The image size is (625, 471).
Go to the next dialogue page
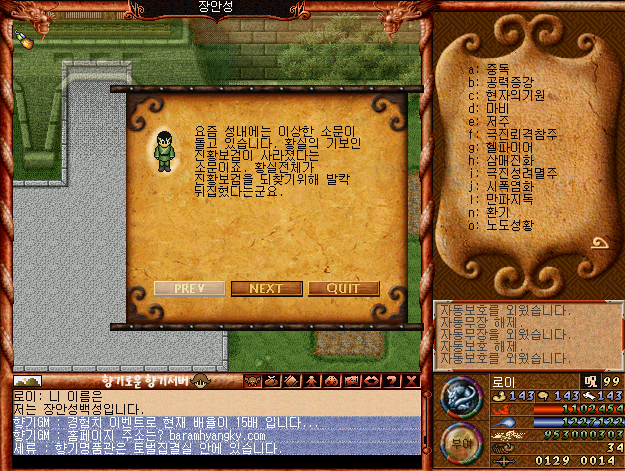[x=266, y=289]
